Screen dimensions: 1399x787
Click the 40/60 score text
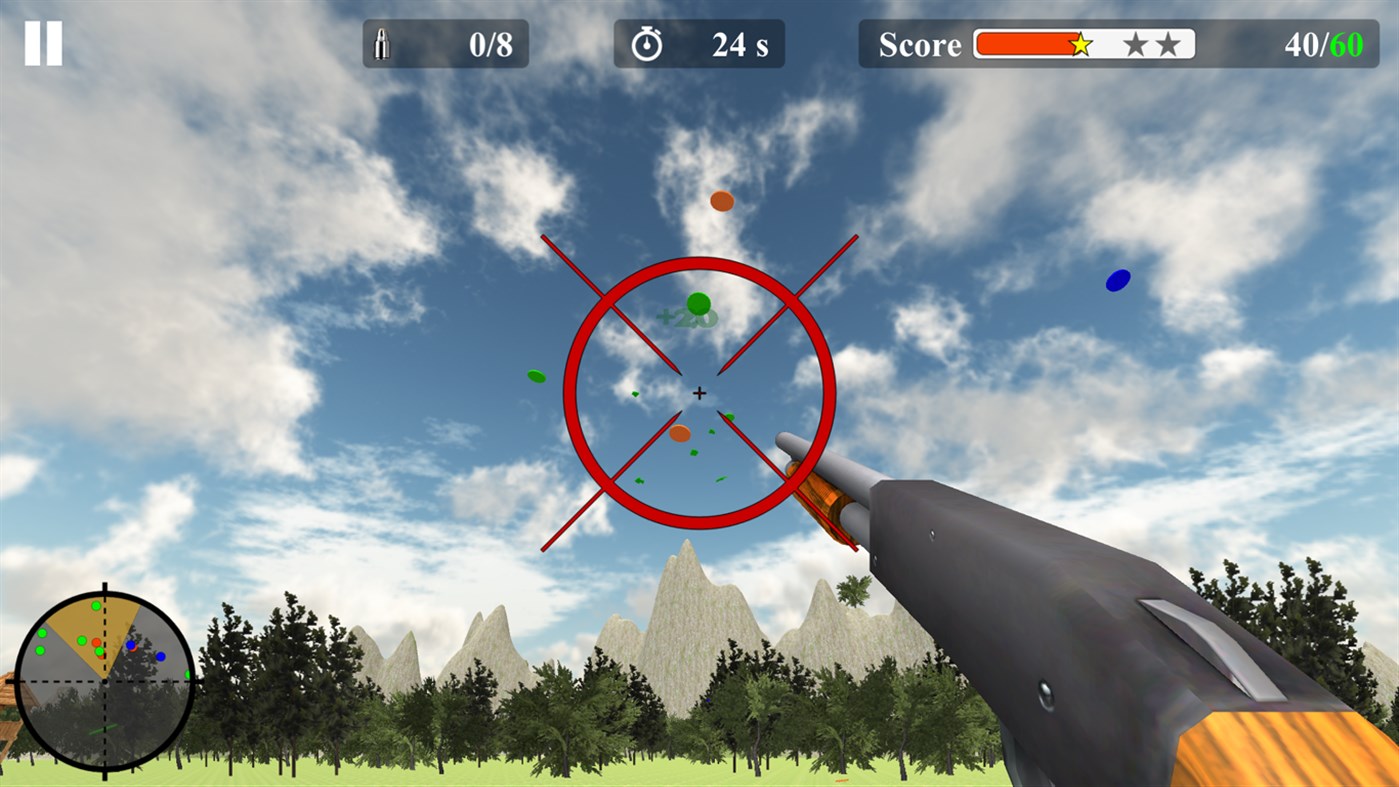click(1326, 43)
